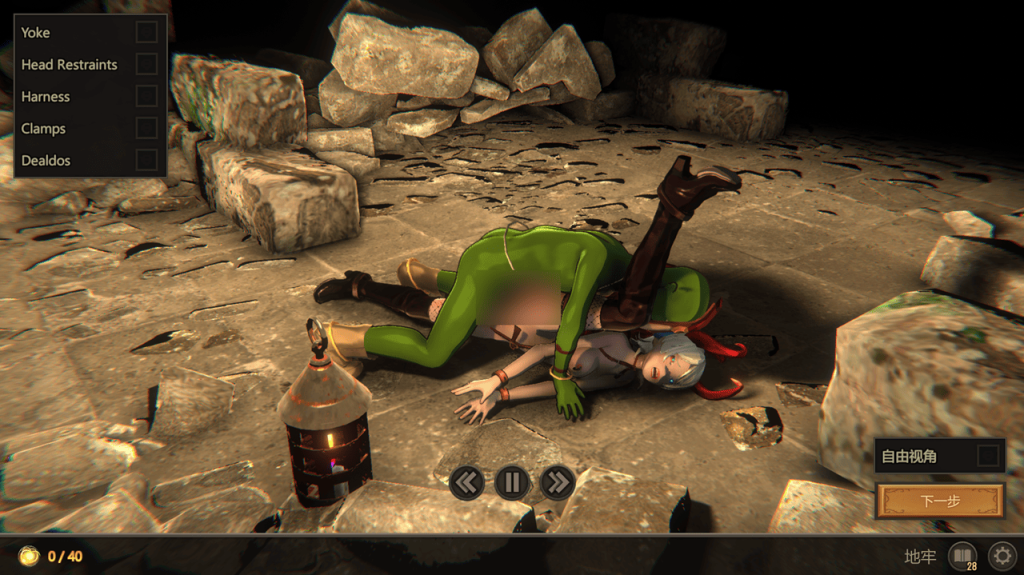1024x575 pixels.
Task: Pause the animation playback
Action: click(512, 483)
